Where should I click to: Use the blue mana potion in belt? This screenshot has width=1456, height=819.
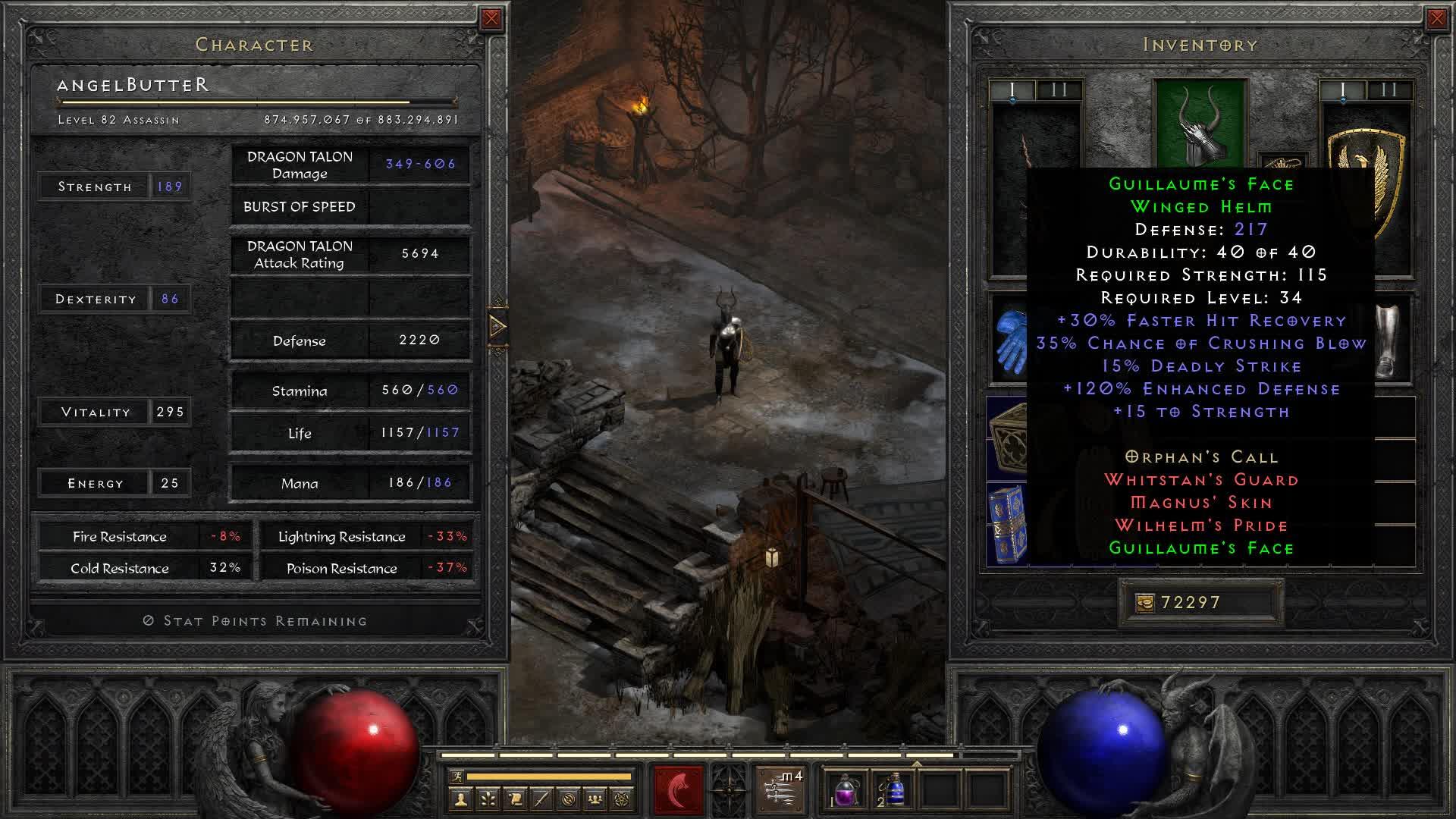[894, 790]
